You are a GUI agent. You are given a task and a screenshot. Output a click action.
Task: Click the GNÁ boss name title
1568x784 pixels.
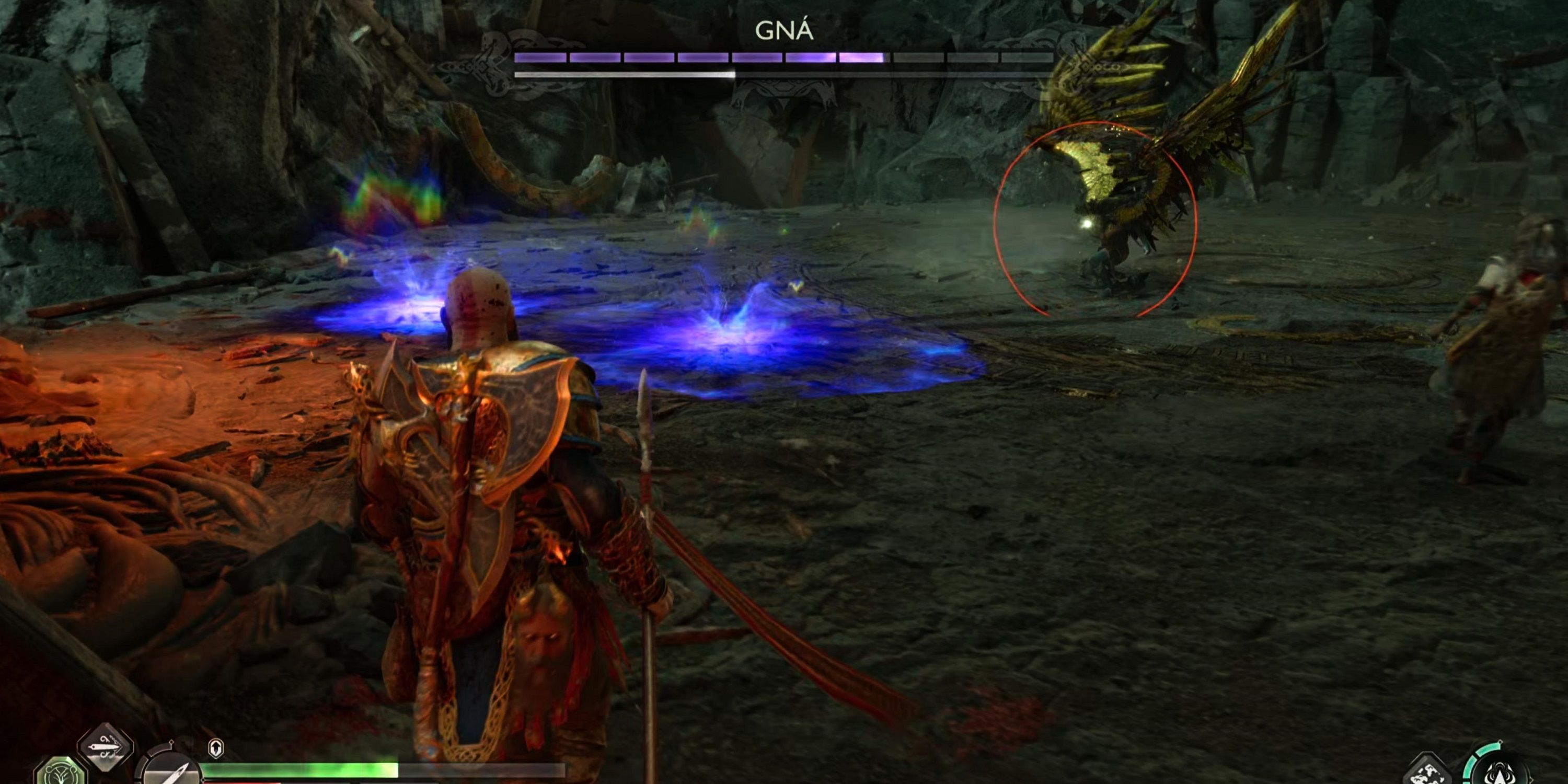(x=784, y=29)
